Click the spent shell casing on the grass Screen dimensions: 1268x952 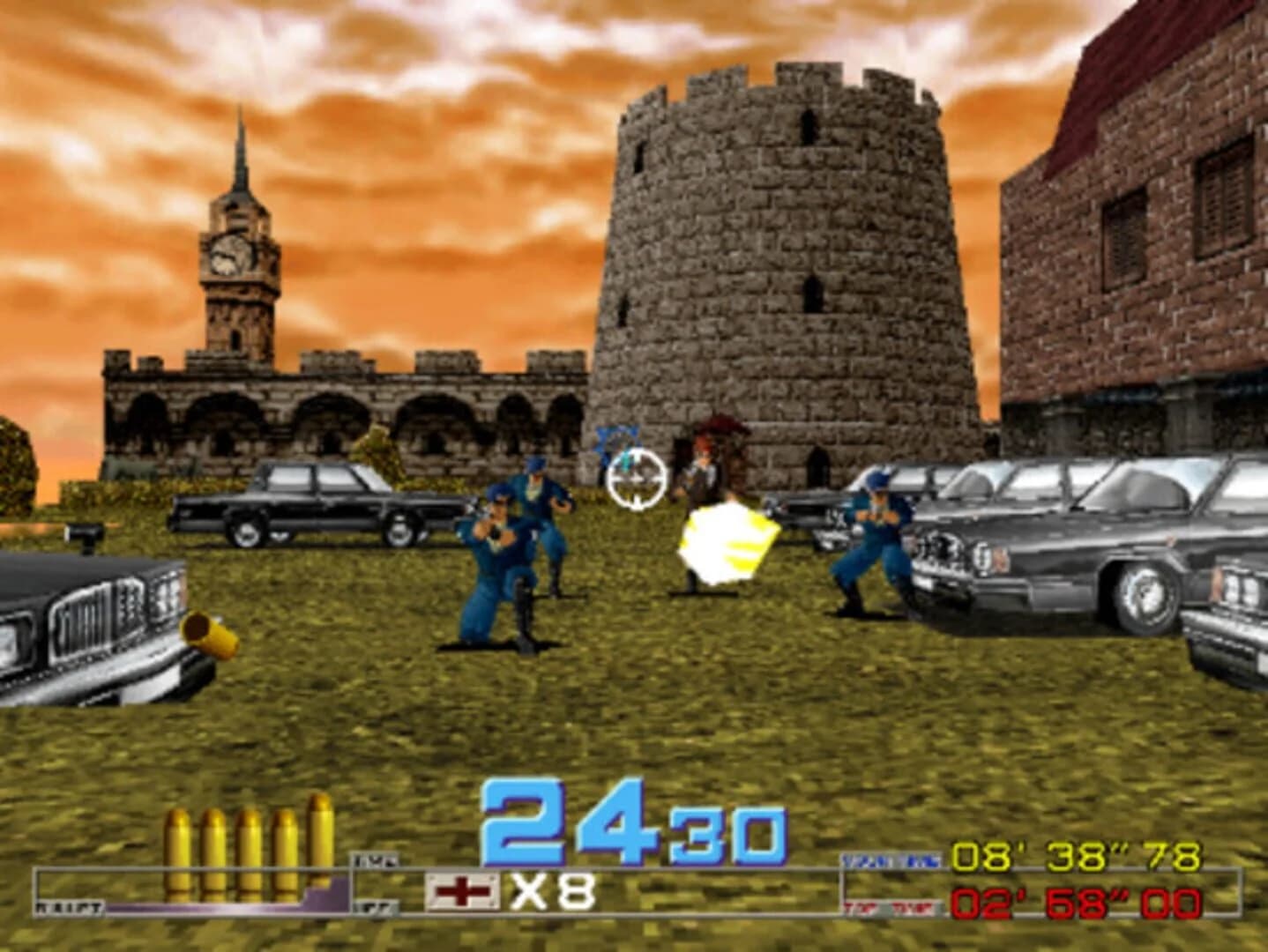point(207,632)
